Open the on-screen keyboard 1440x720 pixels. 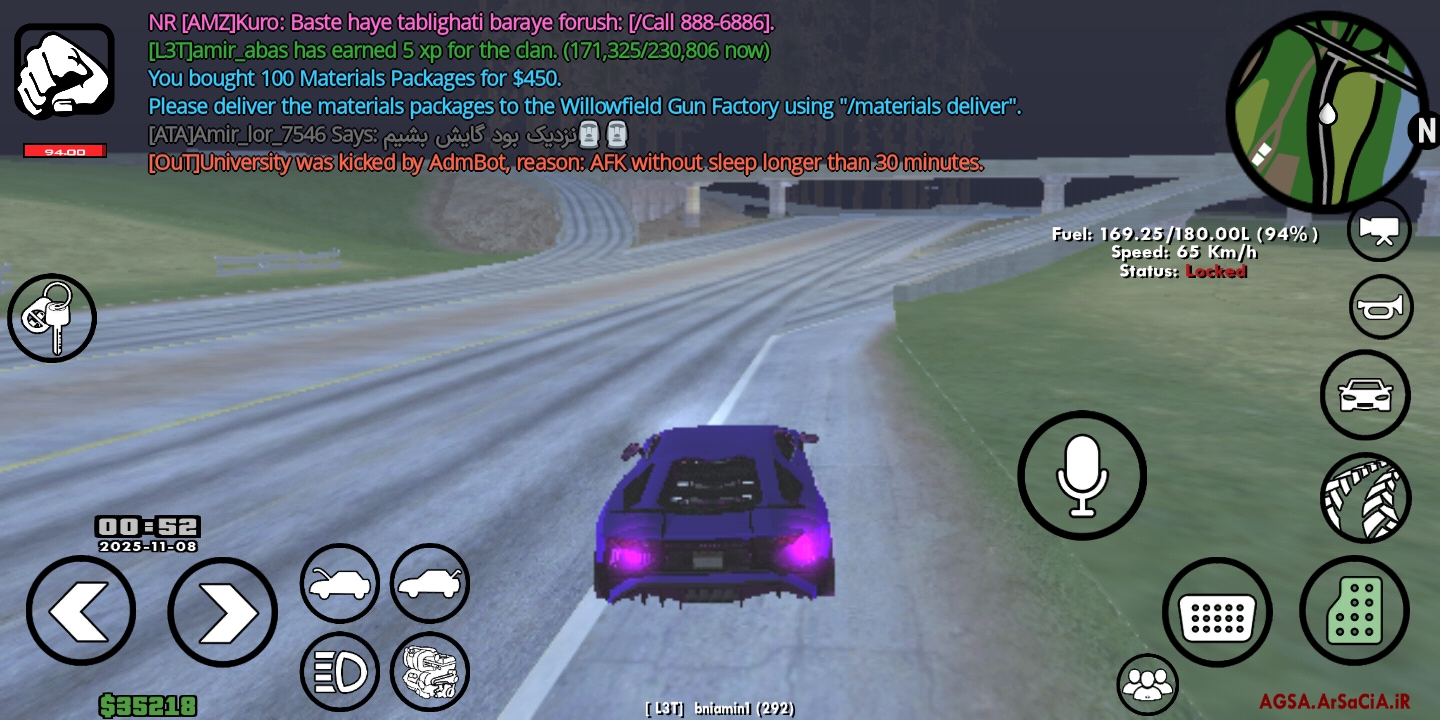1218,611
